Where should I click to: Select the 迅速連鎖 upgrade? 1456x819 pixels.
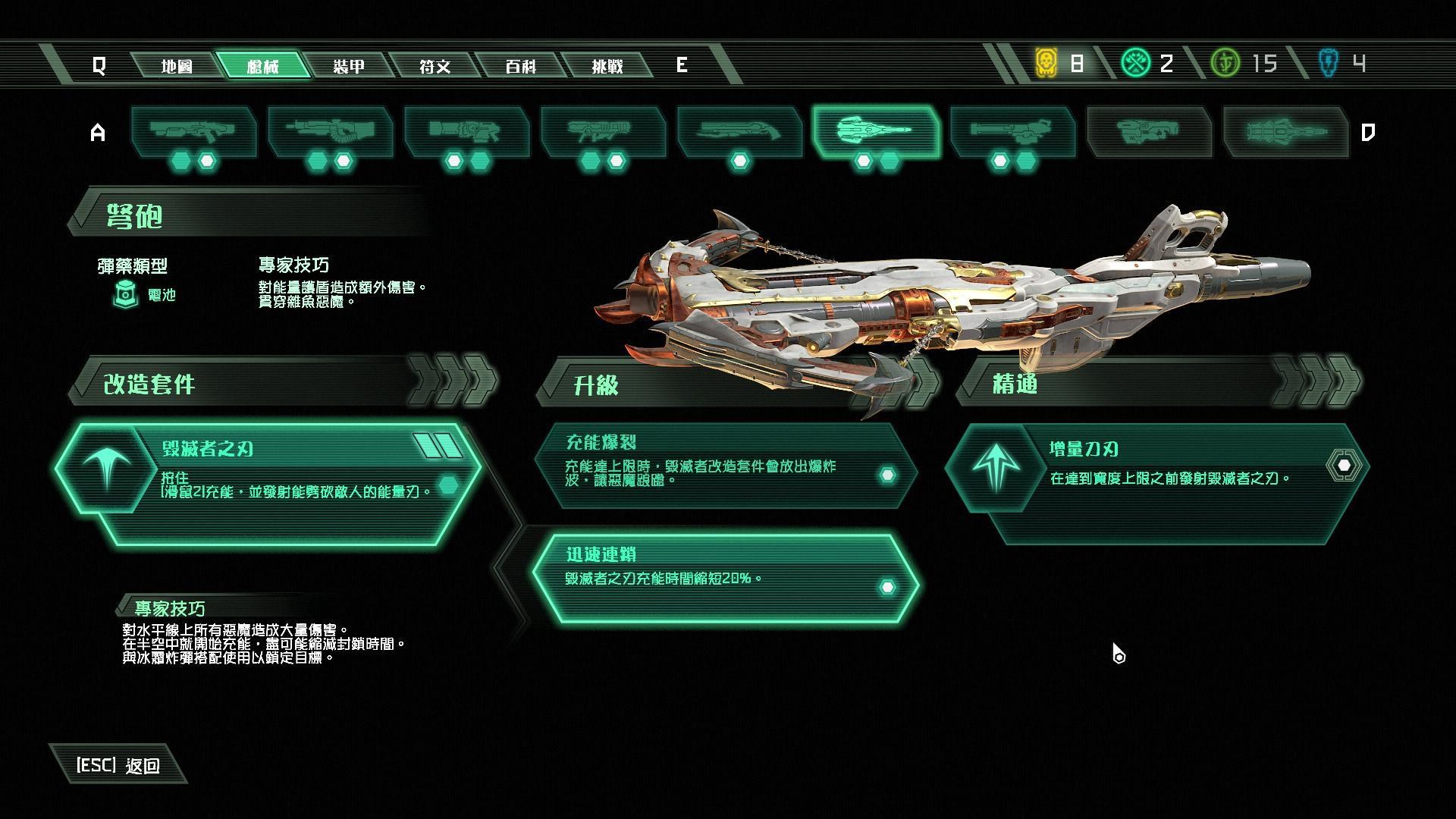pos(724,578)
